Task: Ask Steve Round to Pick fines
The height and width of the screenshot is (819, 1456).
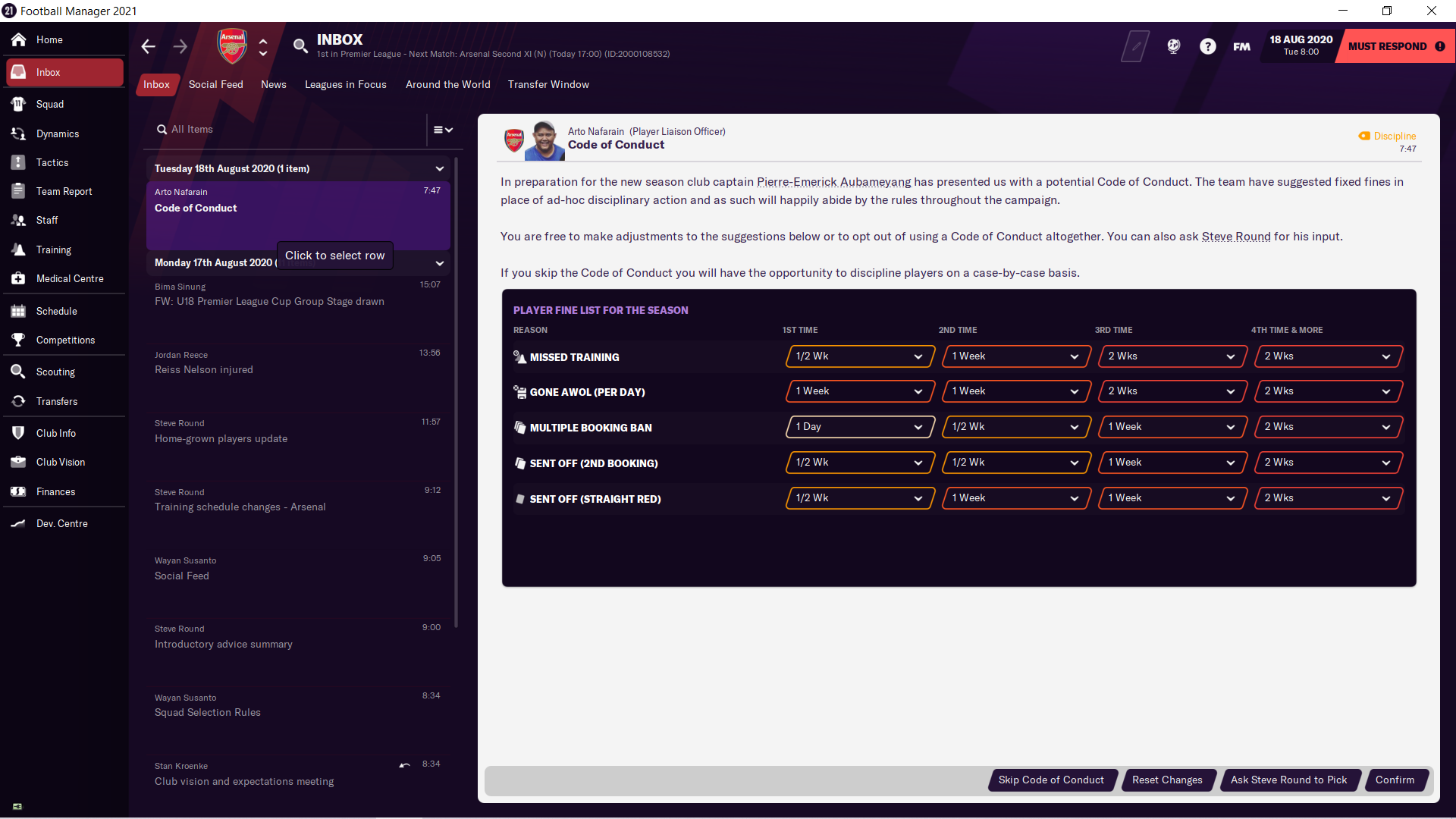Action: (x=1288, y=780)
